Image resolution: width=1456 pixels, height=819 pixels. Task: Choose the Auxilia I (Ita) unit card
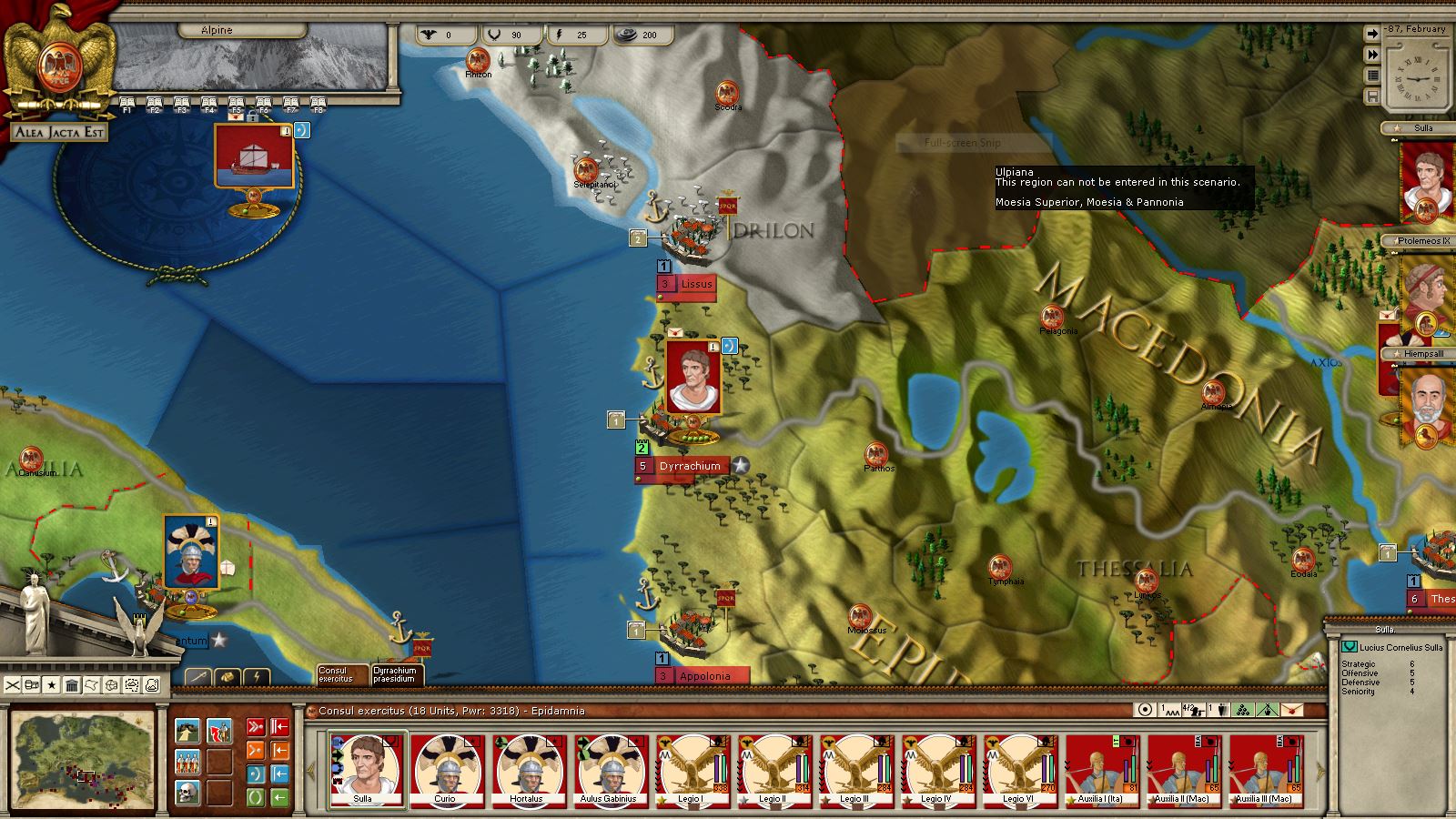pyautogui.click(x=1100, y=770)
